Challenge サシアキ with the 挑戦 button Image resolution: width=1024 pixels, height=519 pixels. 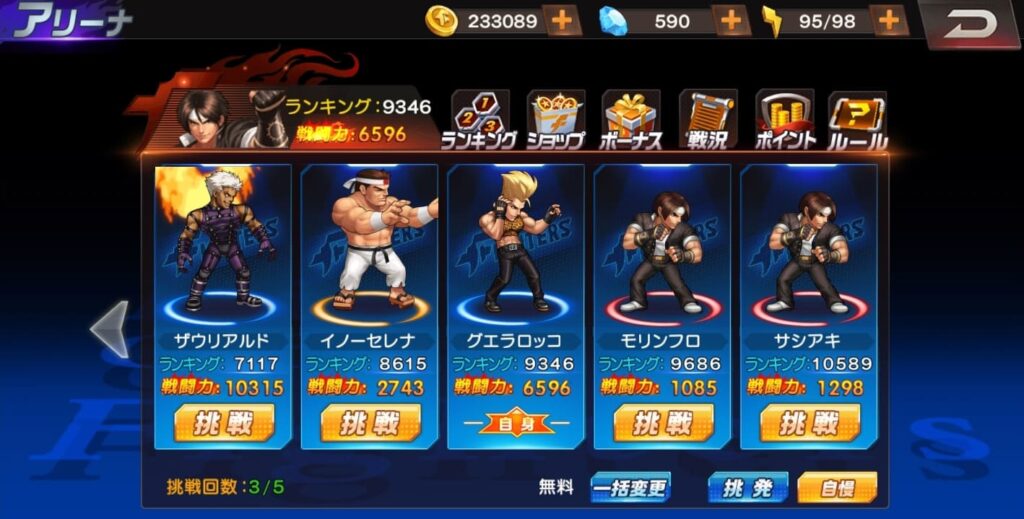[809, 423]
